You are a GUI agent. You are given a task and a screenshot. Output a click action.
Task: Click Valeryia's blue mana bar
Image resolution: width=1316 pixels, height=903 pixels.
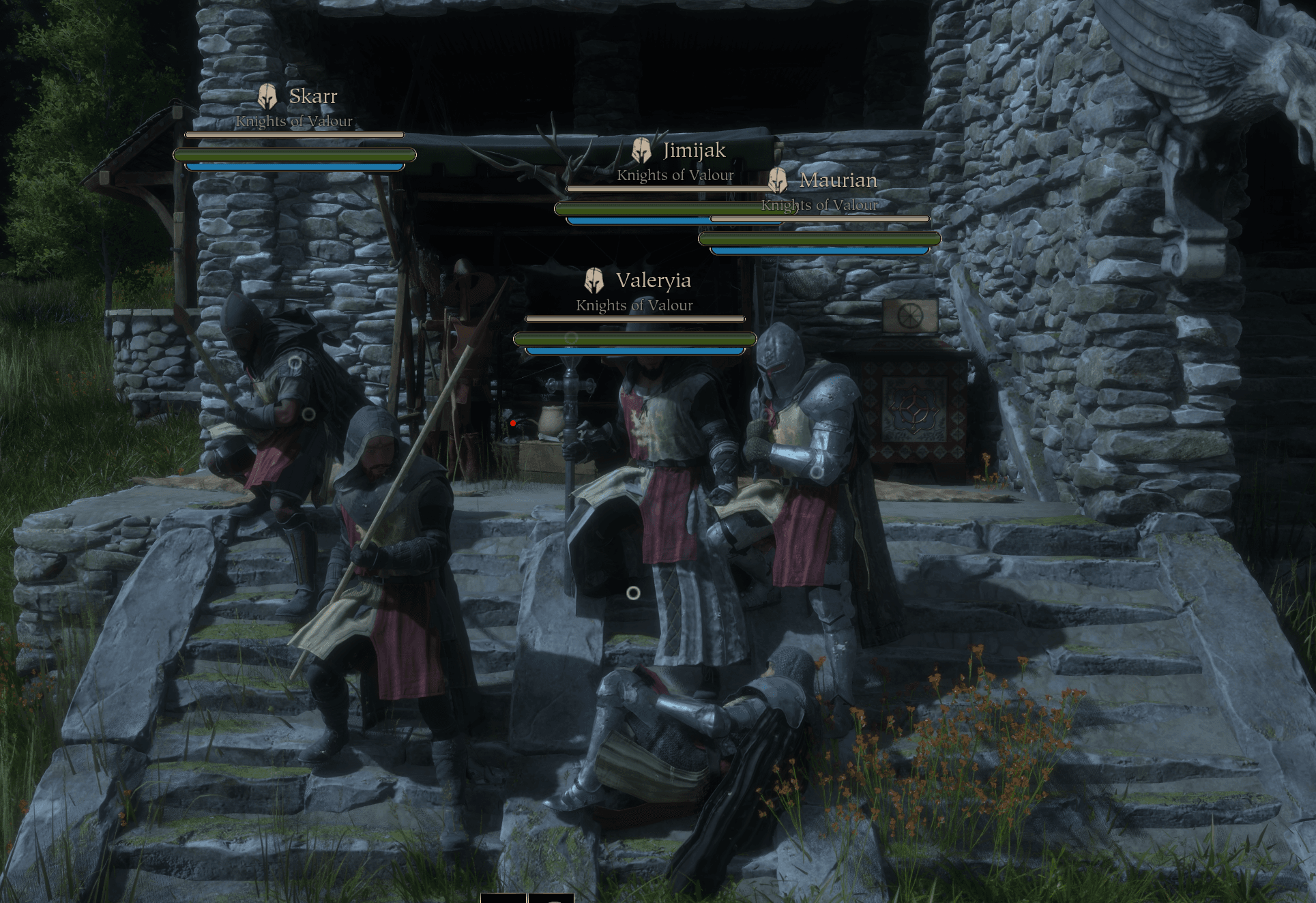click(x=634, y=350)
